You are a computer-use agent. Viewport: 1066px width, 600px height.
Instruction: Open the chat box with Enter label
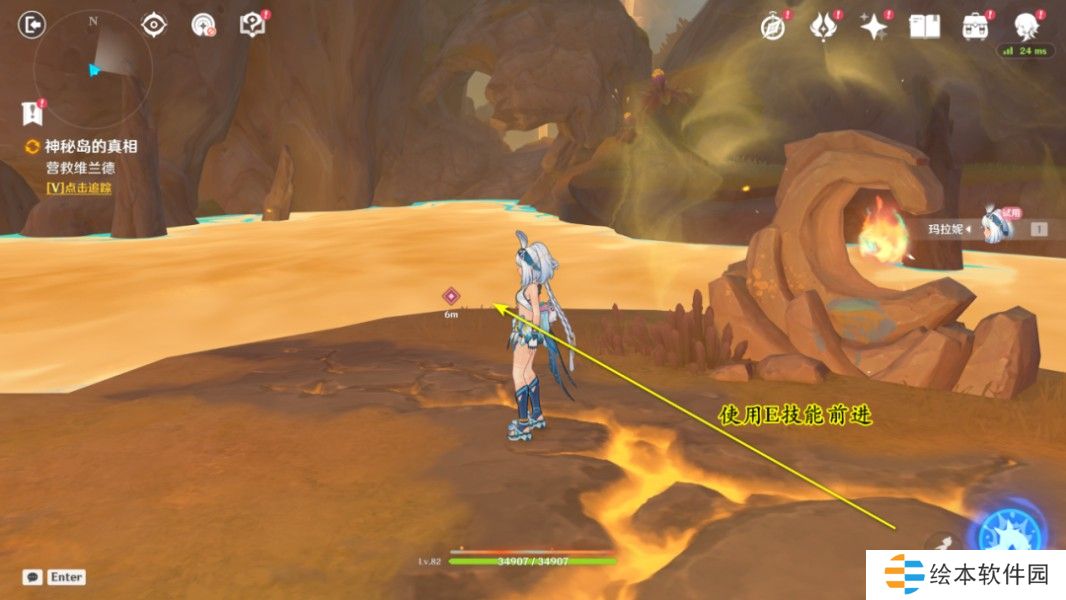[x=55, y=577]
